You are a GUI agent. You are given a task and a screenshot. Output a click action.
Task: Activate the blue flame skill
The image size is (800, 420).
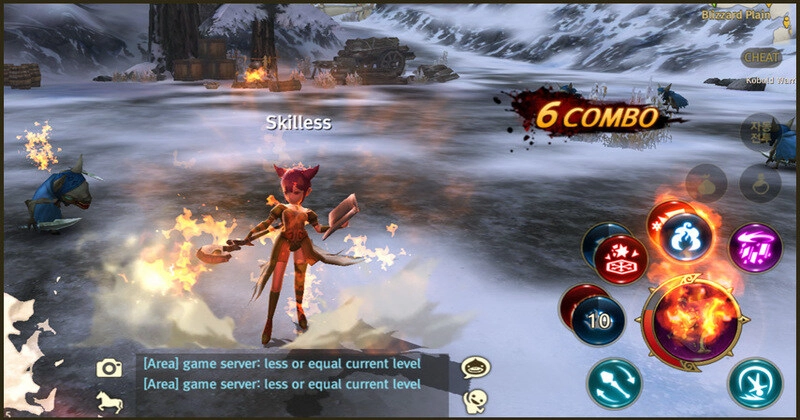point(688,236)
